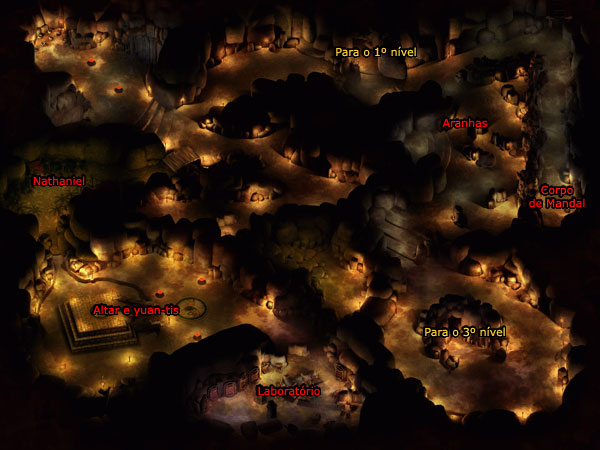
Task: Click the Aranhas map marker
Action: pos(464,124)
